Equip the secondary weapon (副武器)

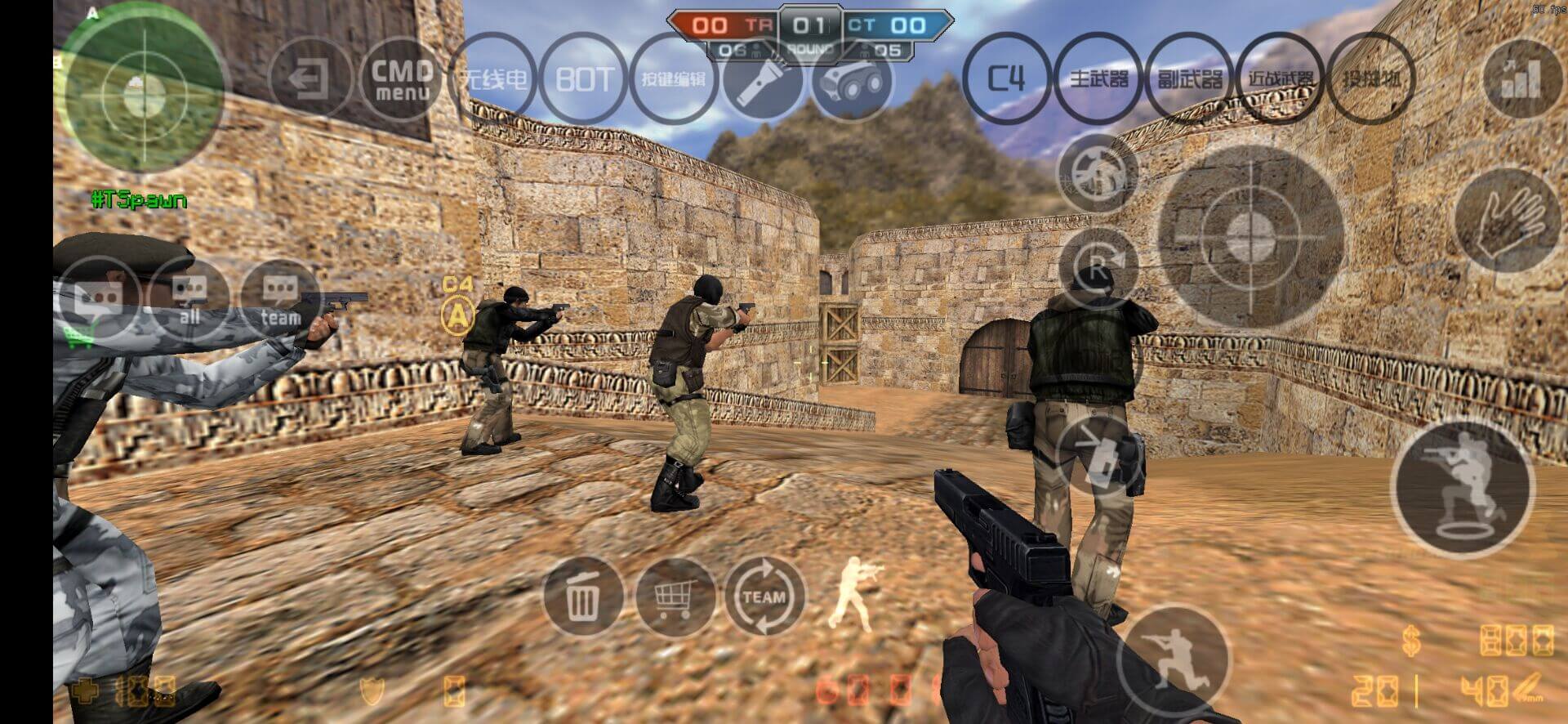pyautogui.click(x=1190, y=79)
